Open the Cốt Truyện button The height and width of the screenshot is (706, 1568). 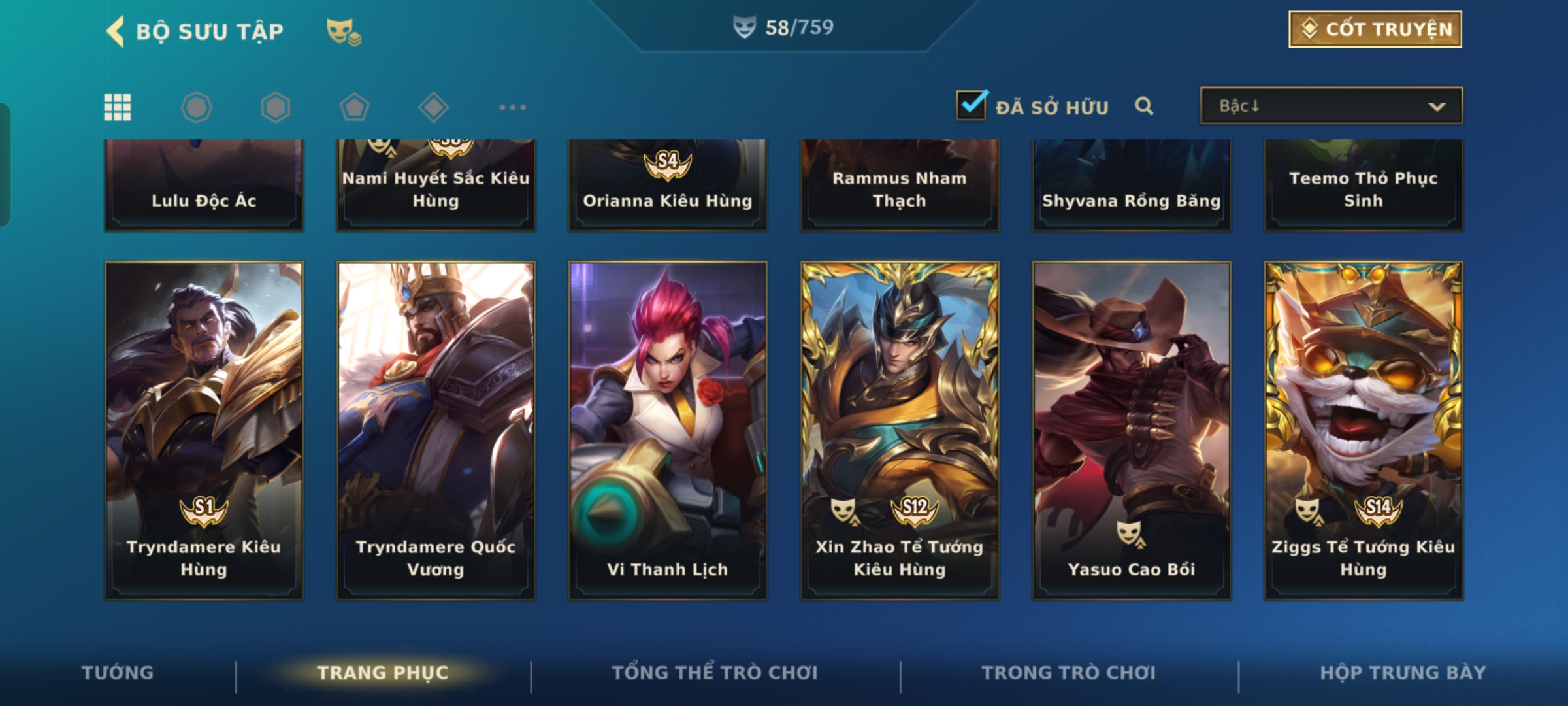(1375, 29)
